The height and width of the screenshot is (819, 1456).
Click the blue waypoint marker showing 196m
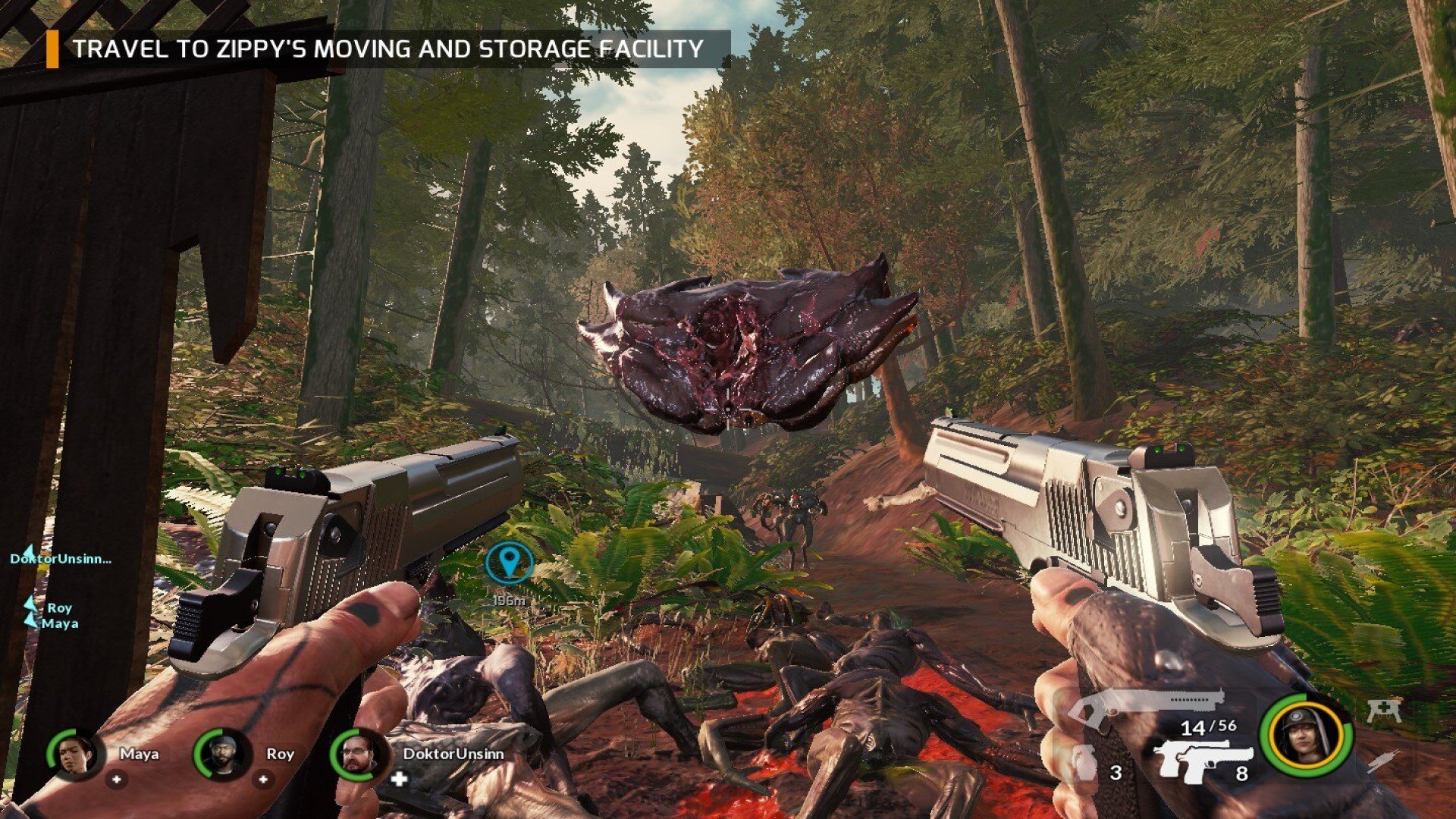510,563
